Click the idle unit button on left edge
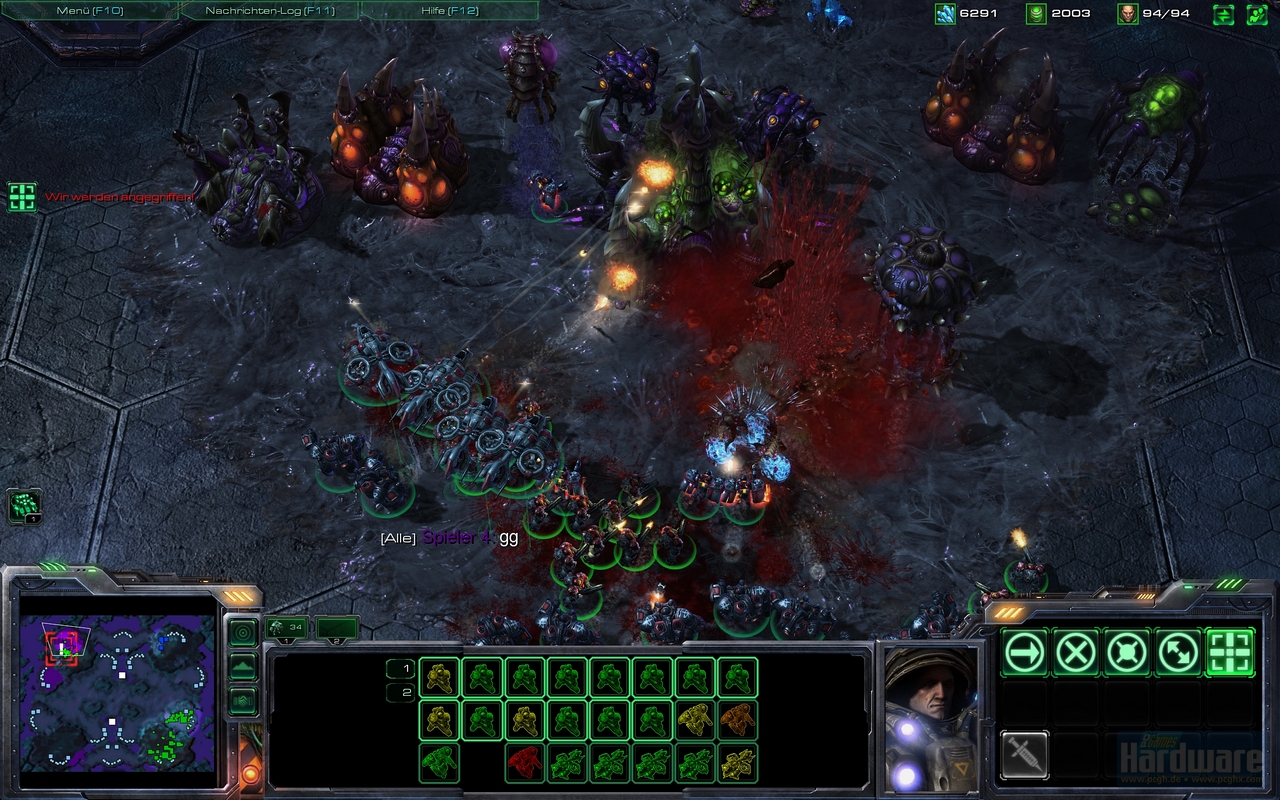This screenshot has height=800, width=1280. point(24,506)
